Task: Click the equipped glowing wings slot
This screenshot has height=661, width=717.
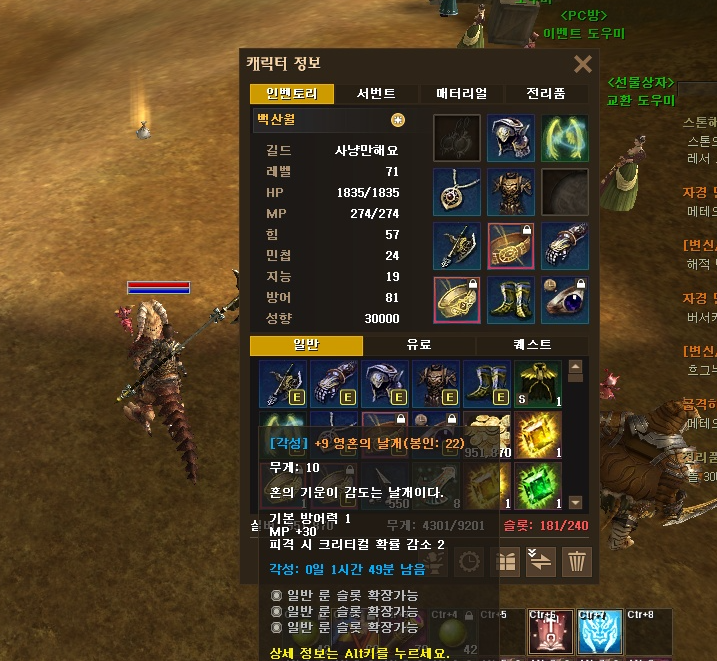Action: point(565,138)
